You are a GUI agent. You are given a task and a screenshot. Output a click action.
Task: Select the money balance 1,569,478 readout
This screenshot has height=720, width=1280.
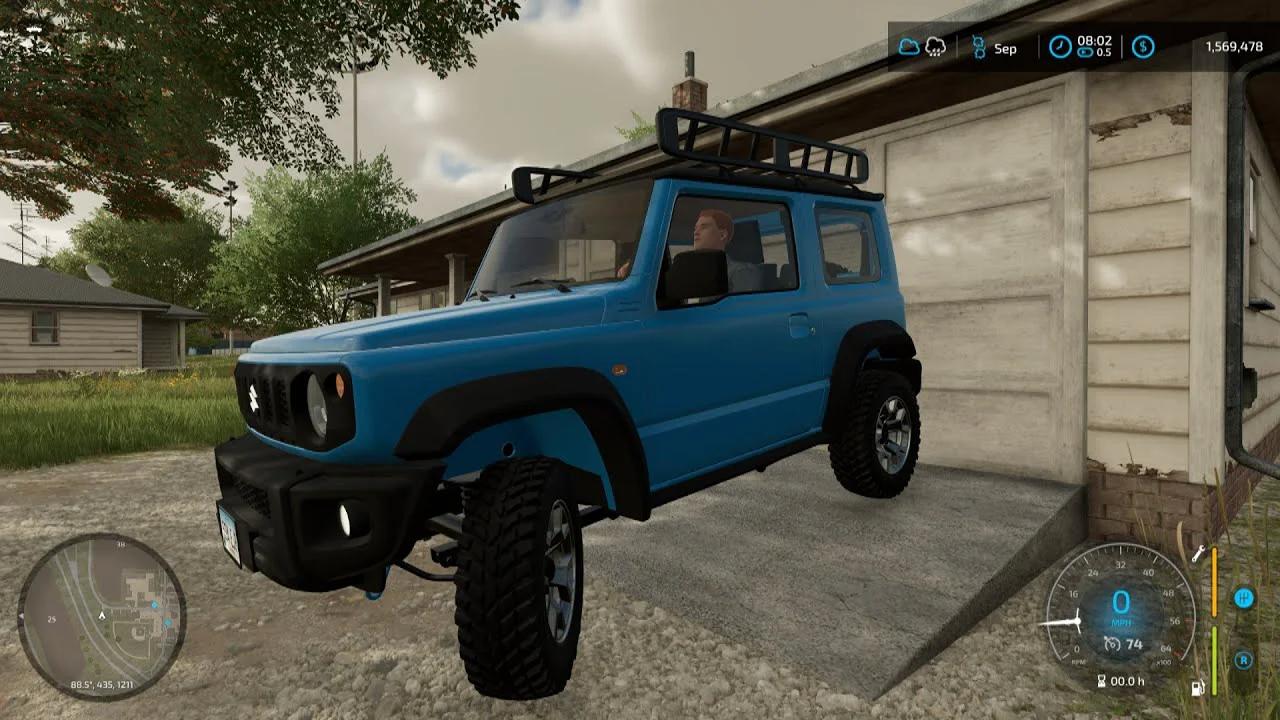pos(1234,47)
